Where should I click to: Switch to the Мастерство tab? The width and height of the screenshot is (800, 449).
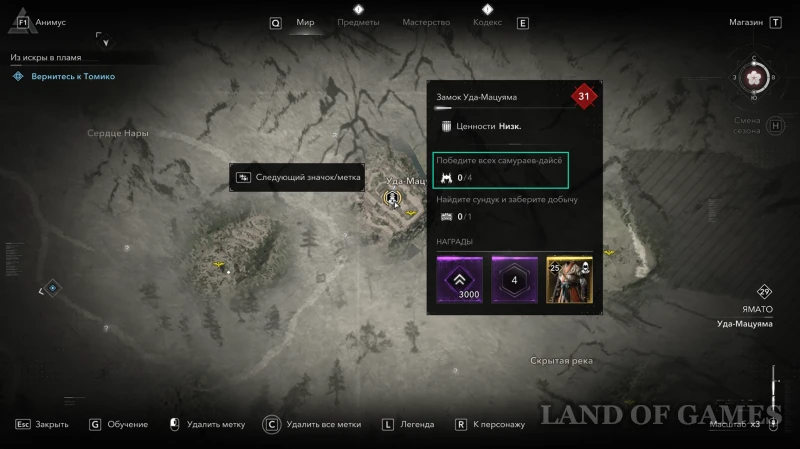click(x=425, y=22)
